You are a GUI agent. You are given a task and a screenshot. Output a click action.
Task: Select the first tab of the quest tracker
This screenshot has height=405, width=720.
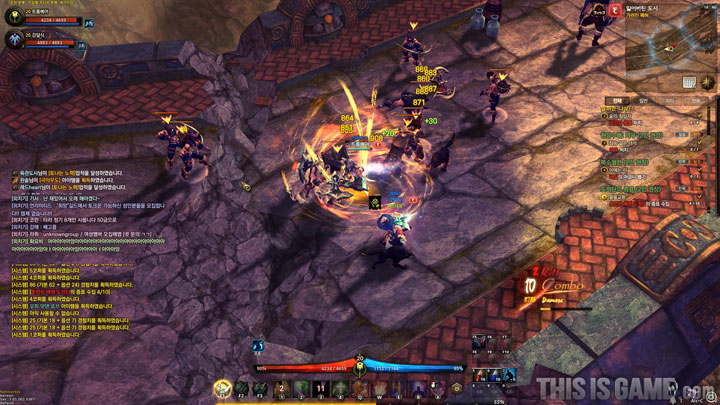617,100
